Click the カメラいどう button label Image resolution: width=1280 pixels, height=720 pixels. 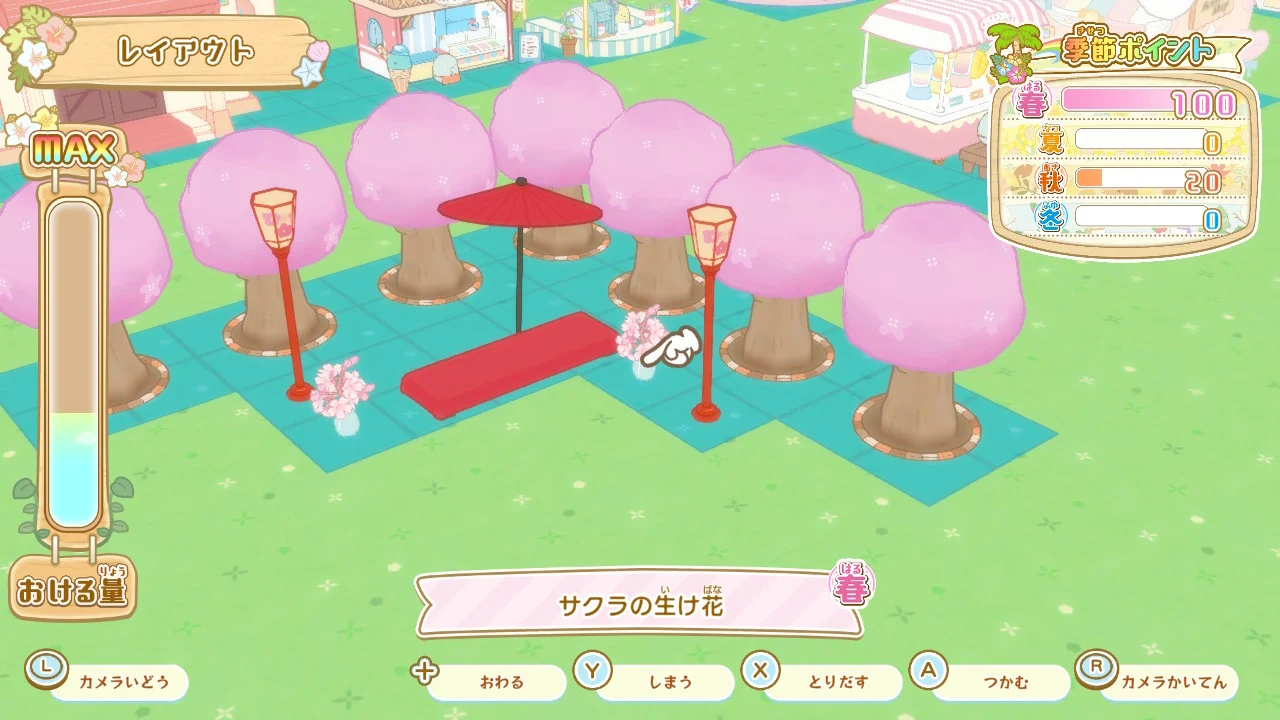click(x=122, y=681)
